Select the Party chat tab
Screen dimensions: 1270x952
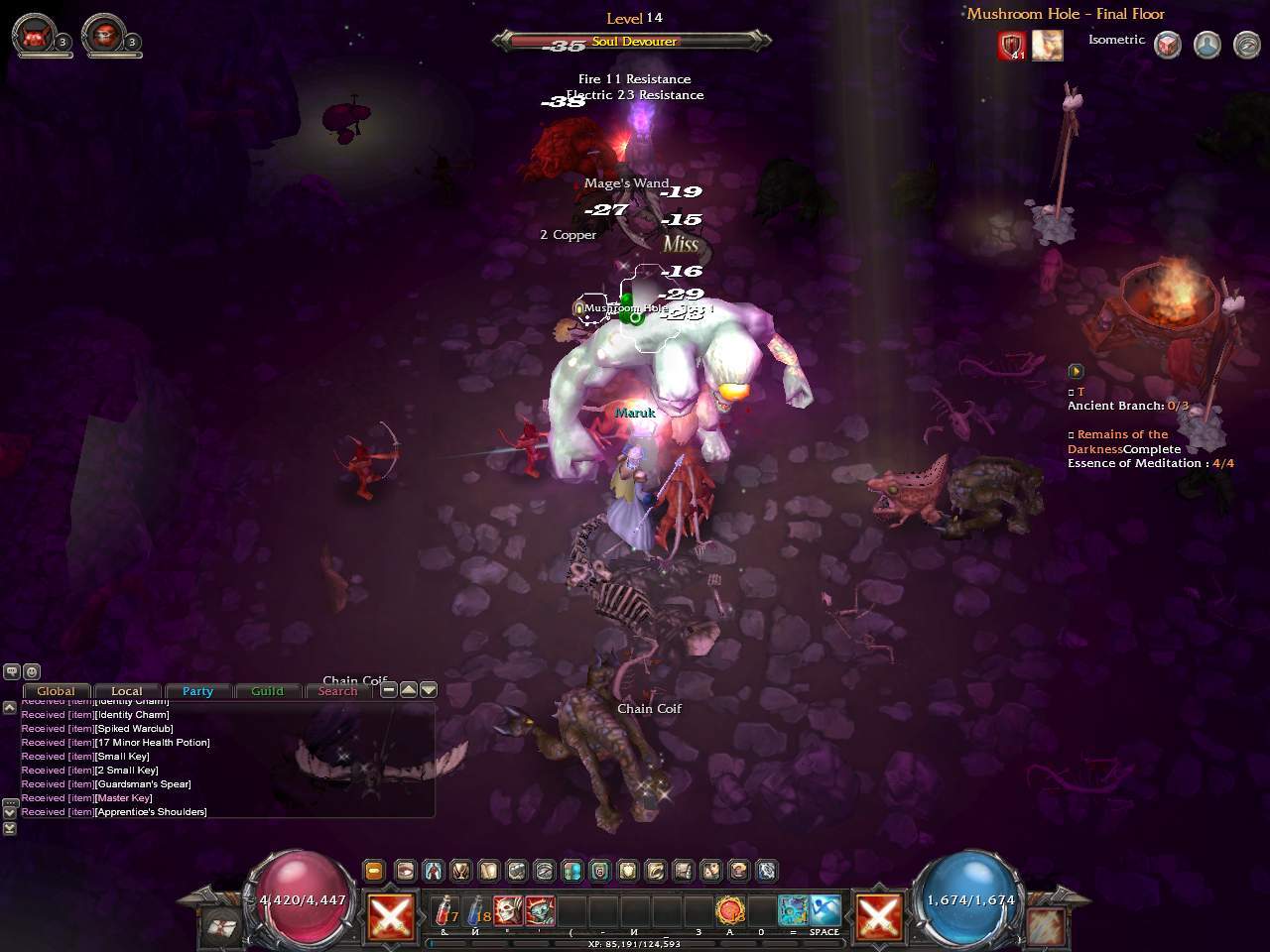[x=197, y=691]
